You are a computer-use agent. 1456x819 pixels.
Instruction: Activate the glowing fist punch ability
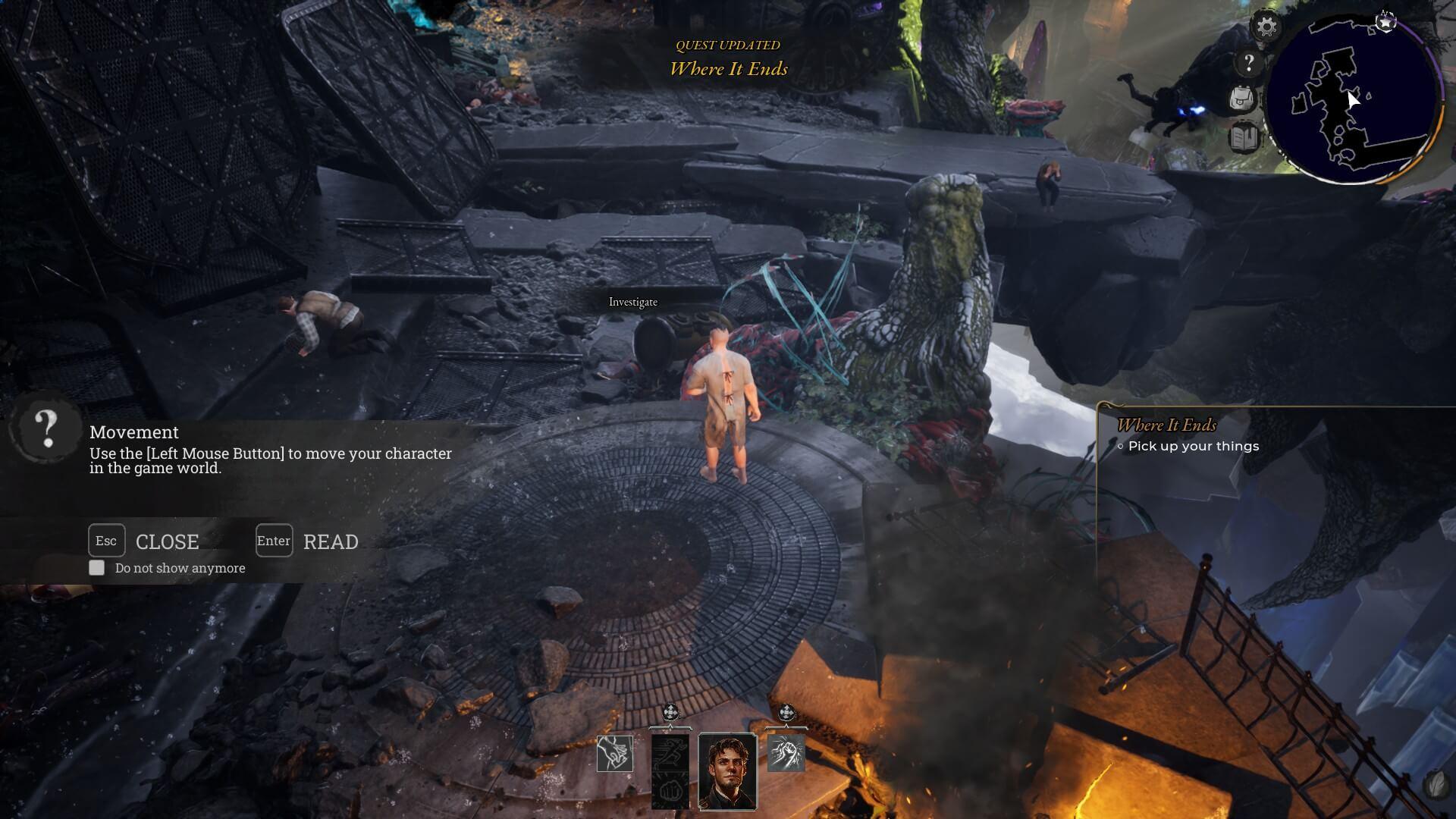point(786,753)
